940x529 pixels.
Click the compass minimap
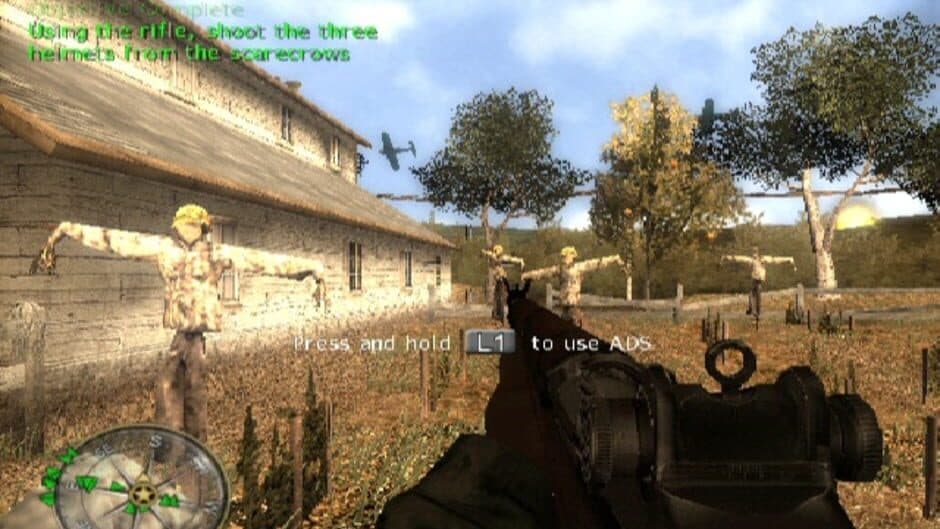point(137,483)
